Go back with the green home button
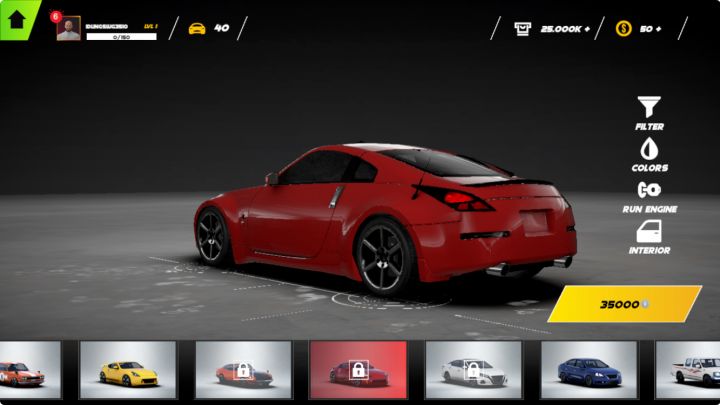Screen dimensions: 720x405 pos(17,18)
